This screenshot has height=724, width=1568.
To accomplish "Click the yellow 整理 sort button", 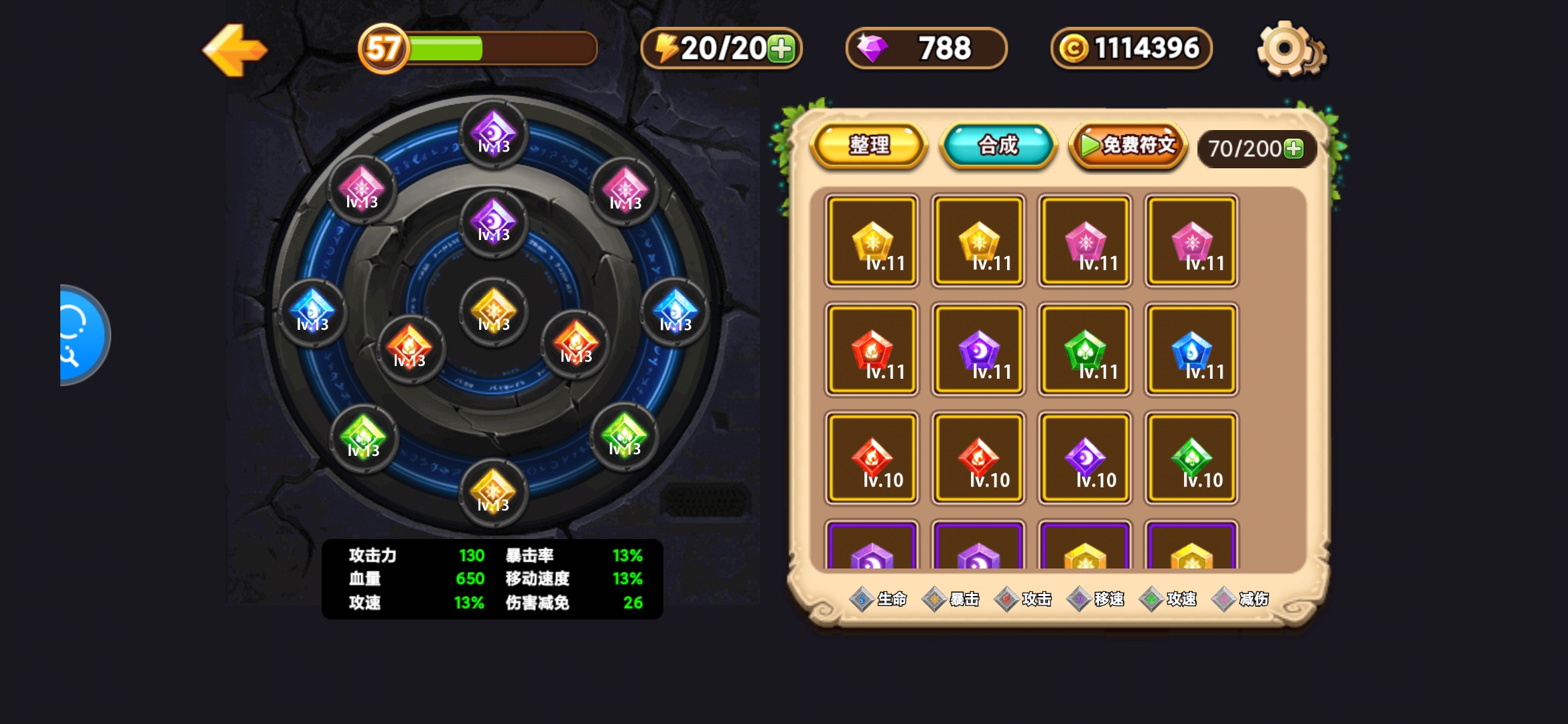I will pyautogui.click(x=869, y=145).
